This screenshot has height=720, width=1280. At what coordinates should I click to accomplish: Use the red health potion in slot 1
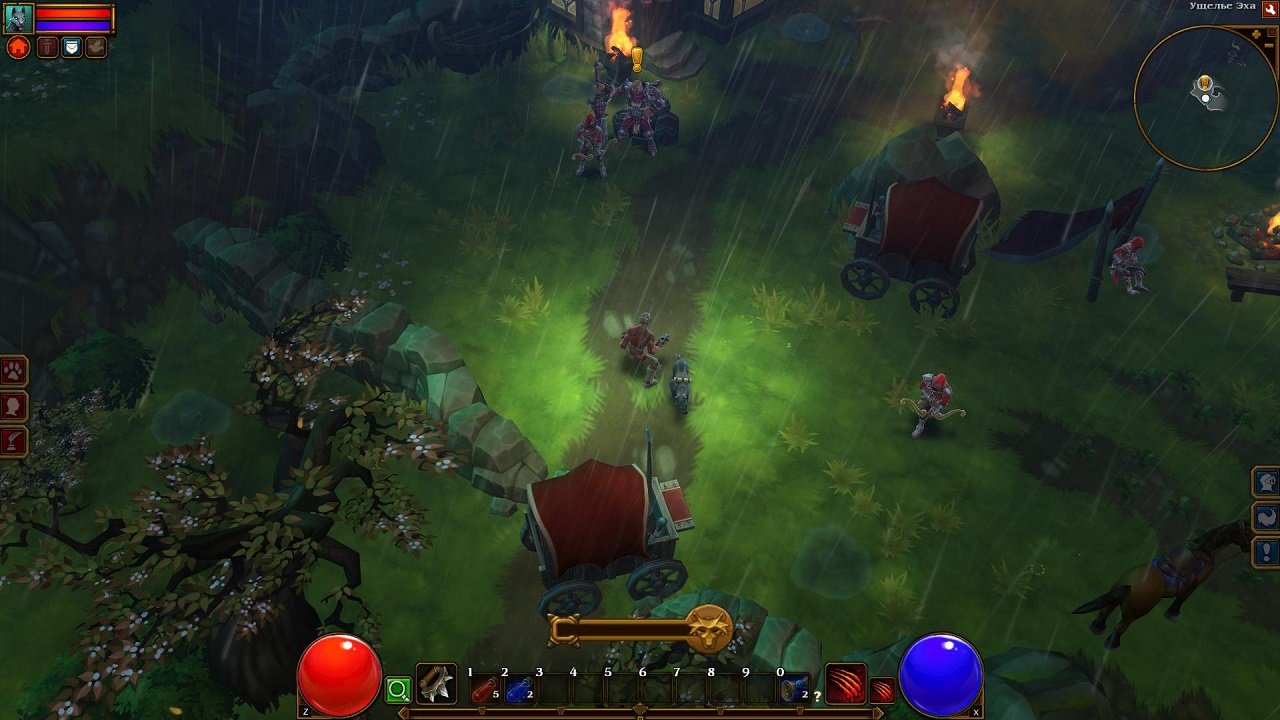[x=486, y=690]
